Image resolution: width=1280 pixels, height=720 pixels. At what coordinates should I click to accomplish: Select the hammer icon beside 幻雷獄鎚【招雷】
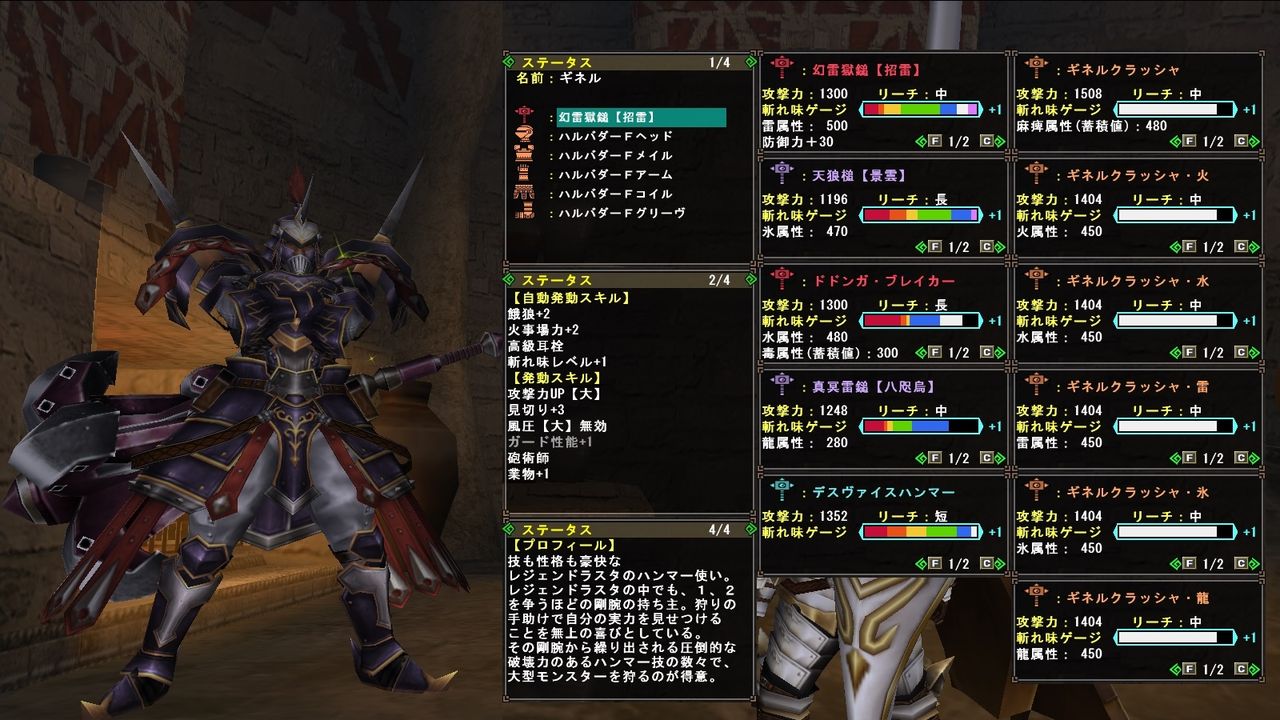[524, 115]
